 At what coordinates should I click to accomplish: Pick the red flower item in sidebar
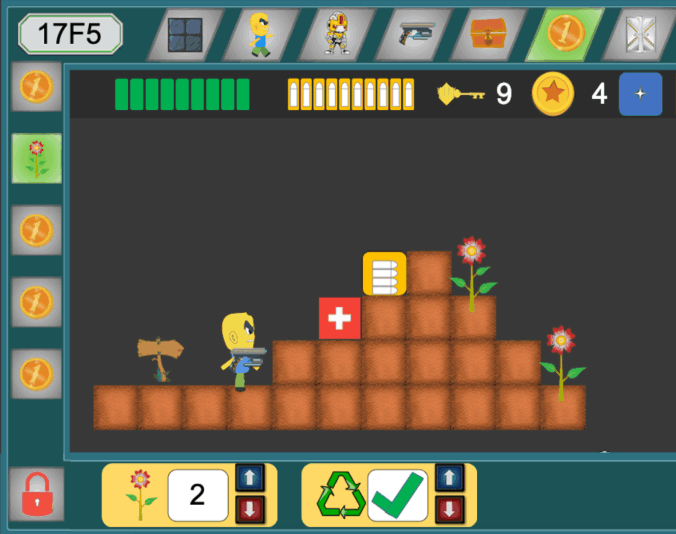[37, 158]
